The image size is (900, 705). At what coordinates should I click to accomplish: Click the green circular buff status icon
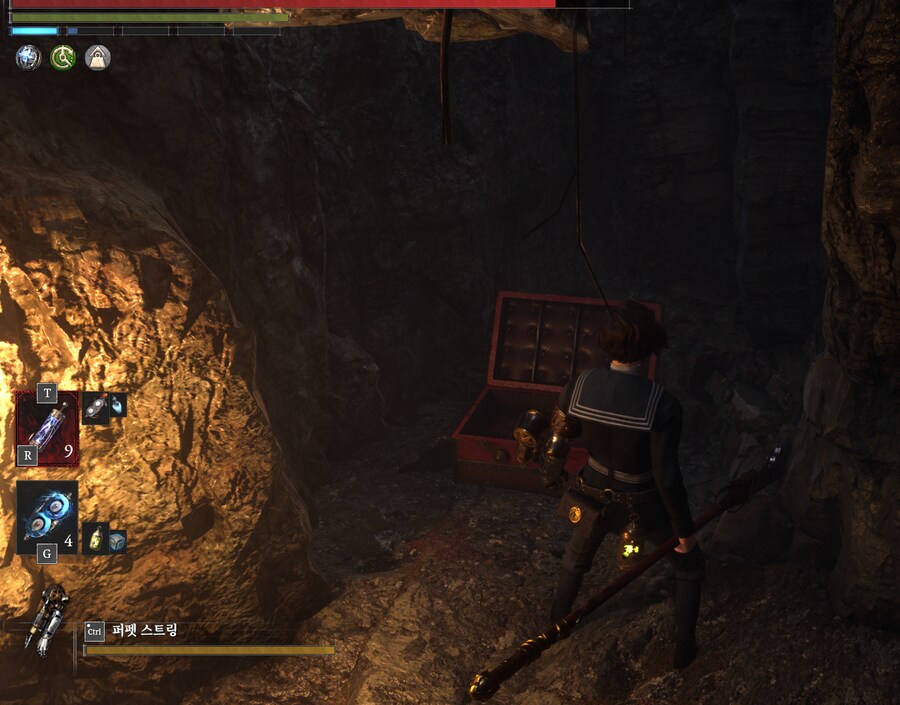click(63, 58)
